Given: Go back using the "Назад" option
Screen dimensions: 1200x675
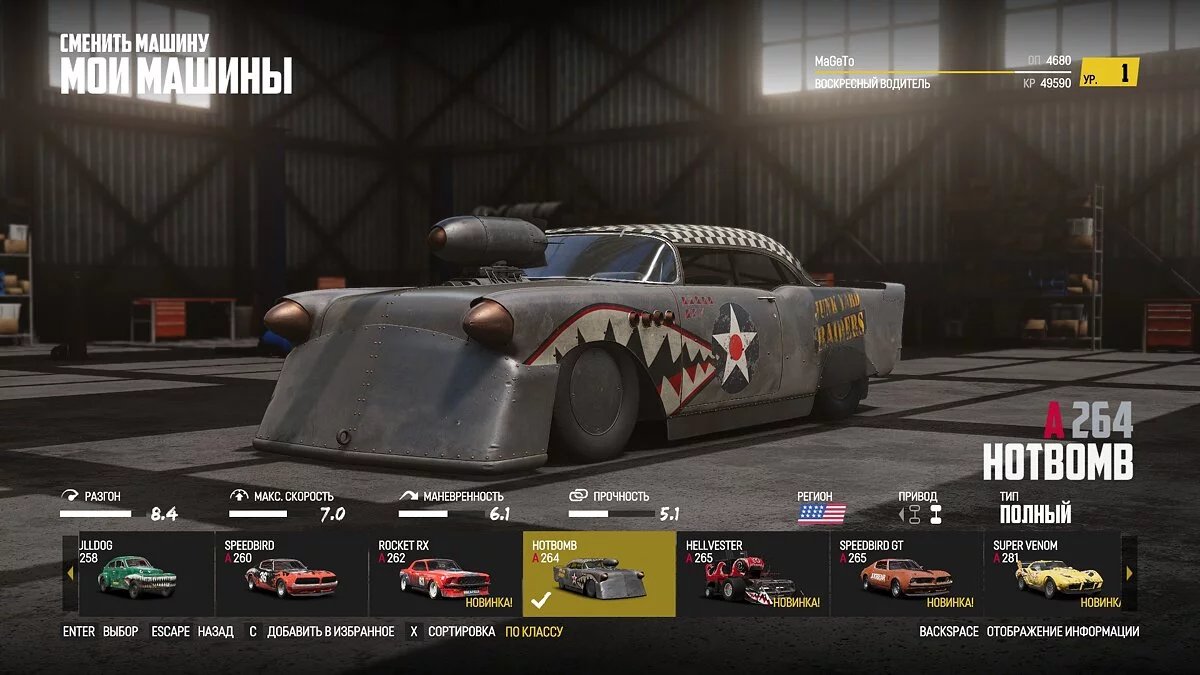Looking at the screenshot, I should 215,632.
